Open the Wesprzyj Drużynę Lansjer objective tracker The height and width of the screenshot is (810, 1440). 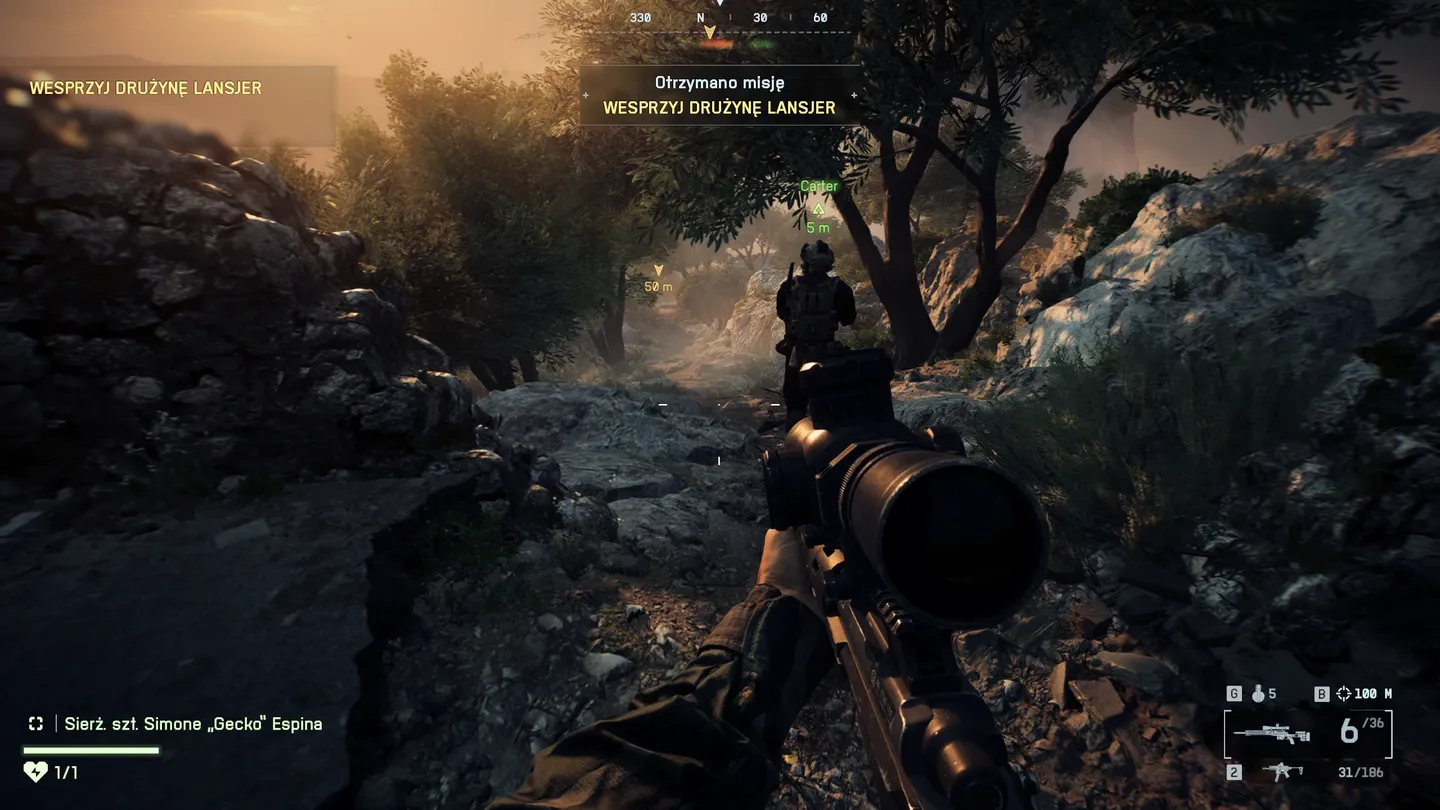click(146, 88)
